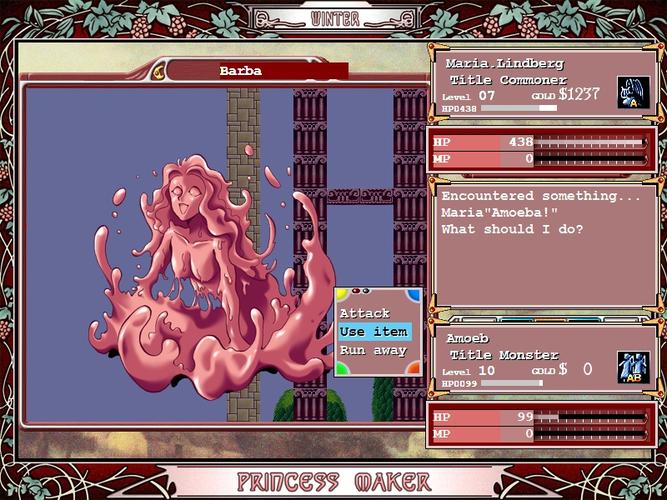Choose Attack in the battle menu
The height and width of the screenshot is (500, 667).
[x=365, y=314]
